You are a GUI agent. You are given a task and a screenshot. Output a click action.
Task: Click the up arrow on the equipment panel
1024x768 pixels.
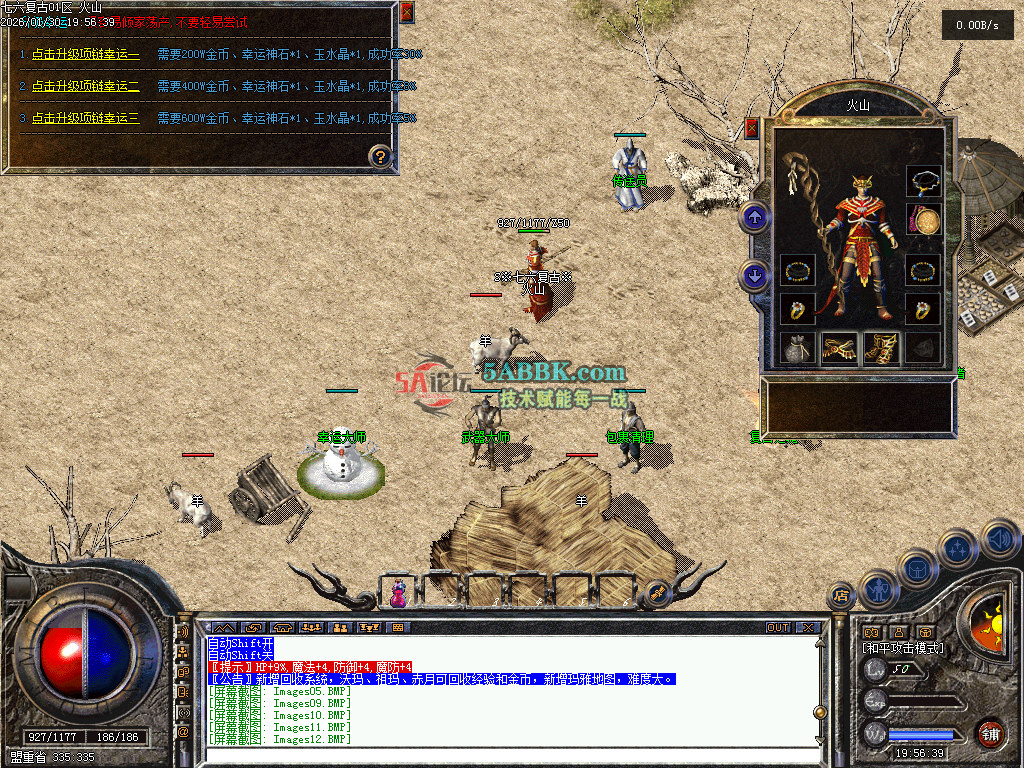coord(754,216)
